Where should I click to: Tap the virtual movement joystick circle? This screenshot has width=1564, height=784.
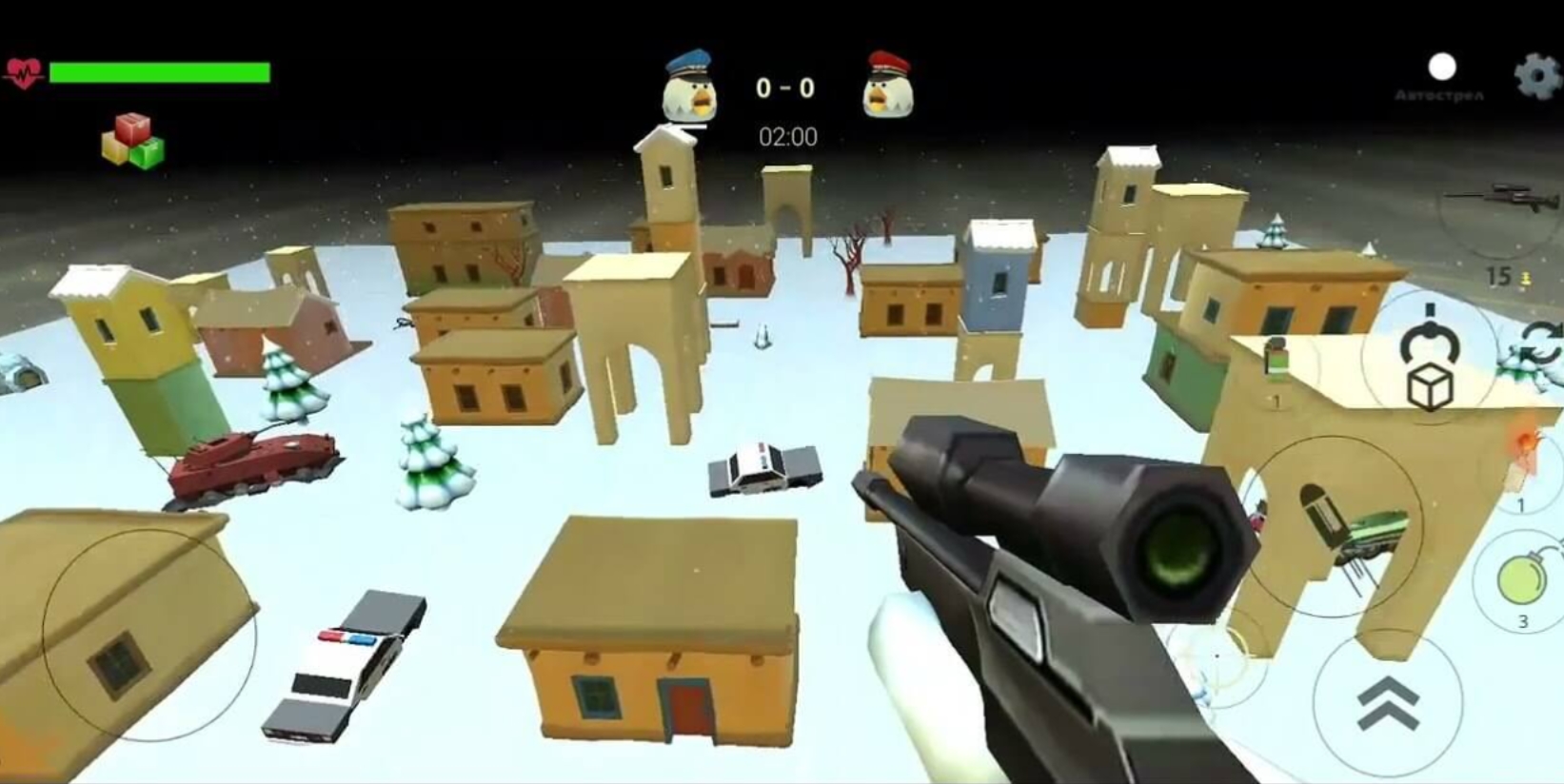click(x=149, y=635)
